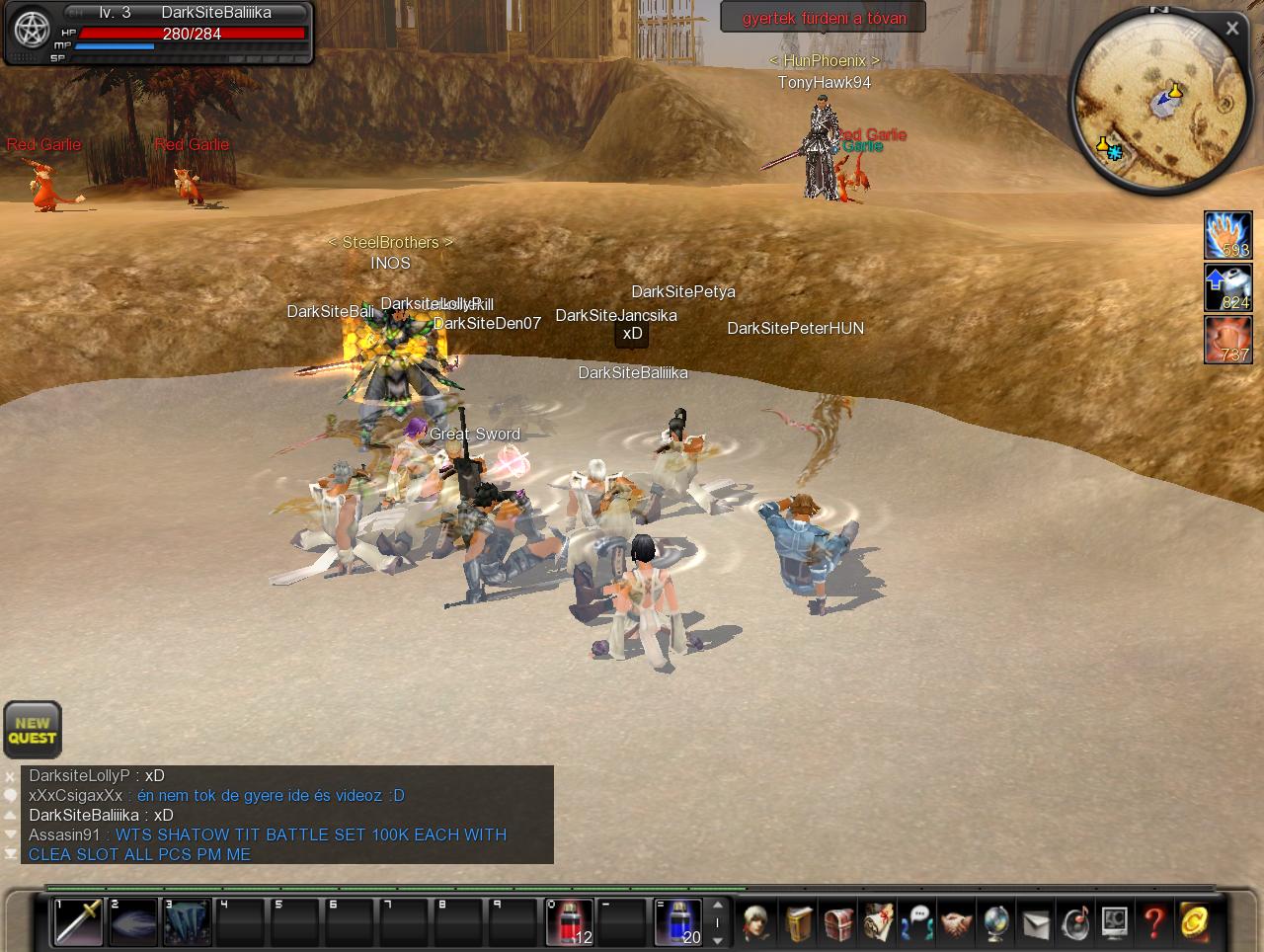Open the character portrait menu
This screenshot has height=952, width=1264.
point(758,923)
